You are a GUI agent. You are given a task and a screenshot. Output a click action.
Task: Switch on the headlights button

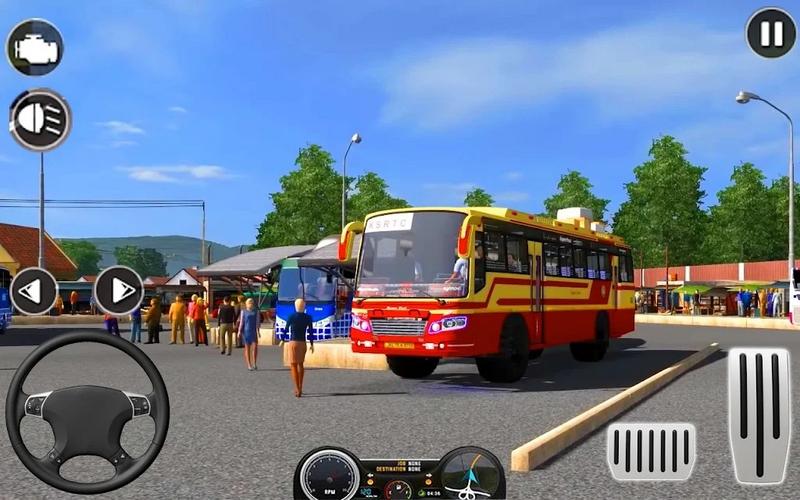40,120
